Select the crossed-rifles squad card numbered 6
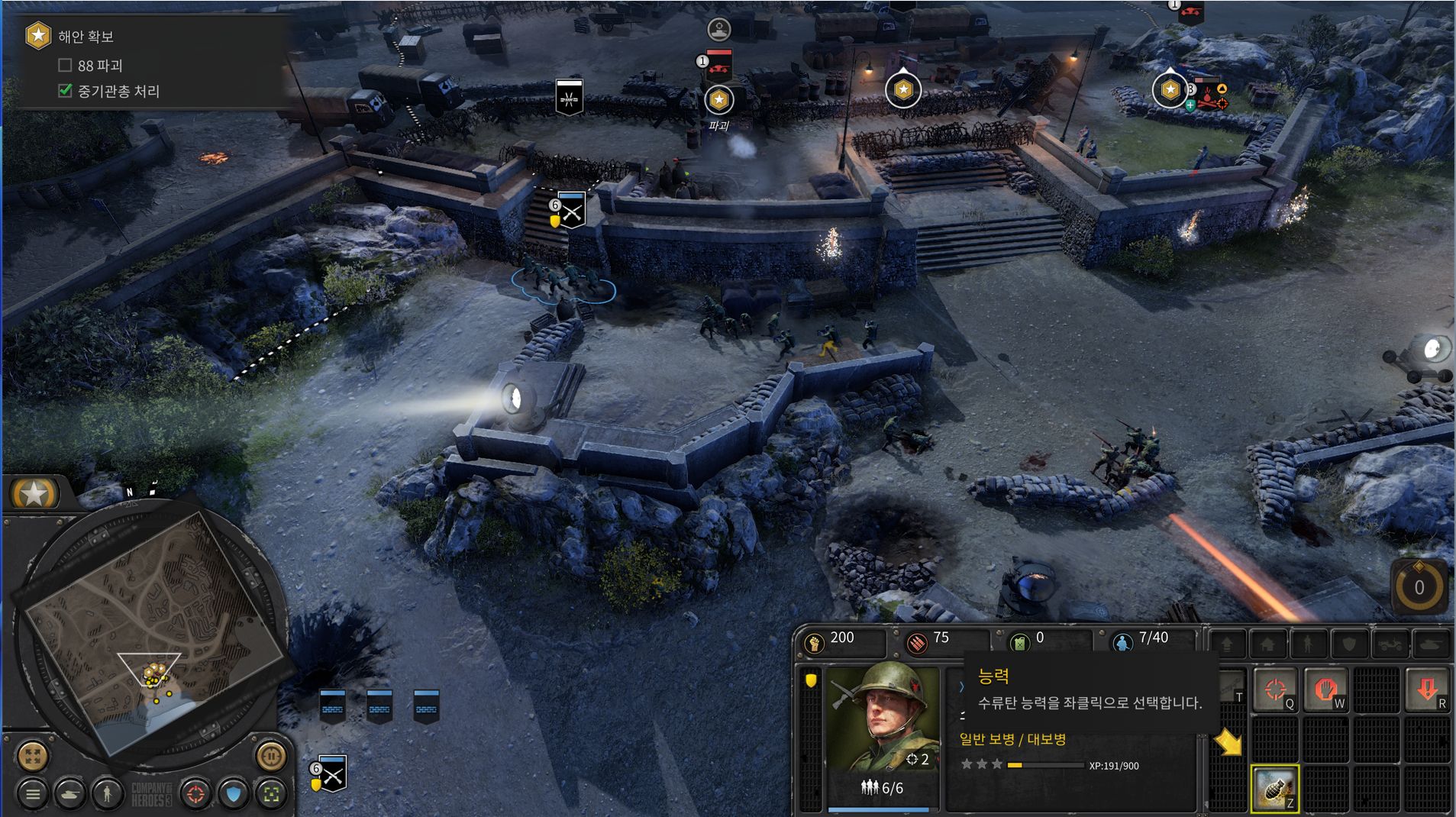 [333, 773]
